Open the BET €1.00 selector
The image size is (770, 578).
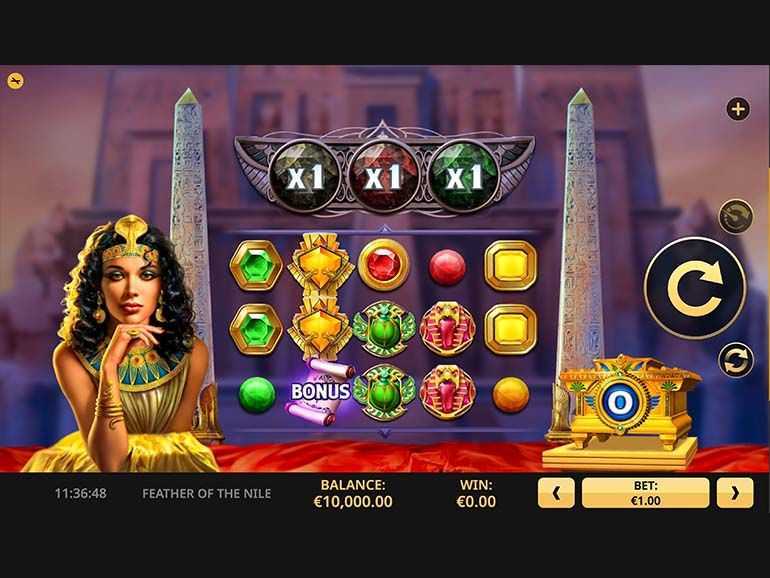click(645, 493)
